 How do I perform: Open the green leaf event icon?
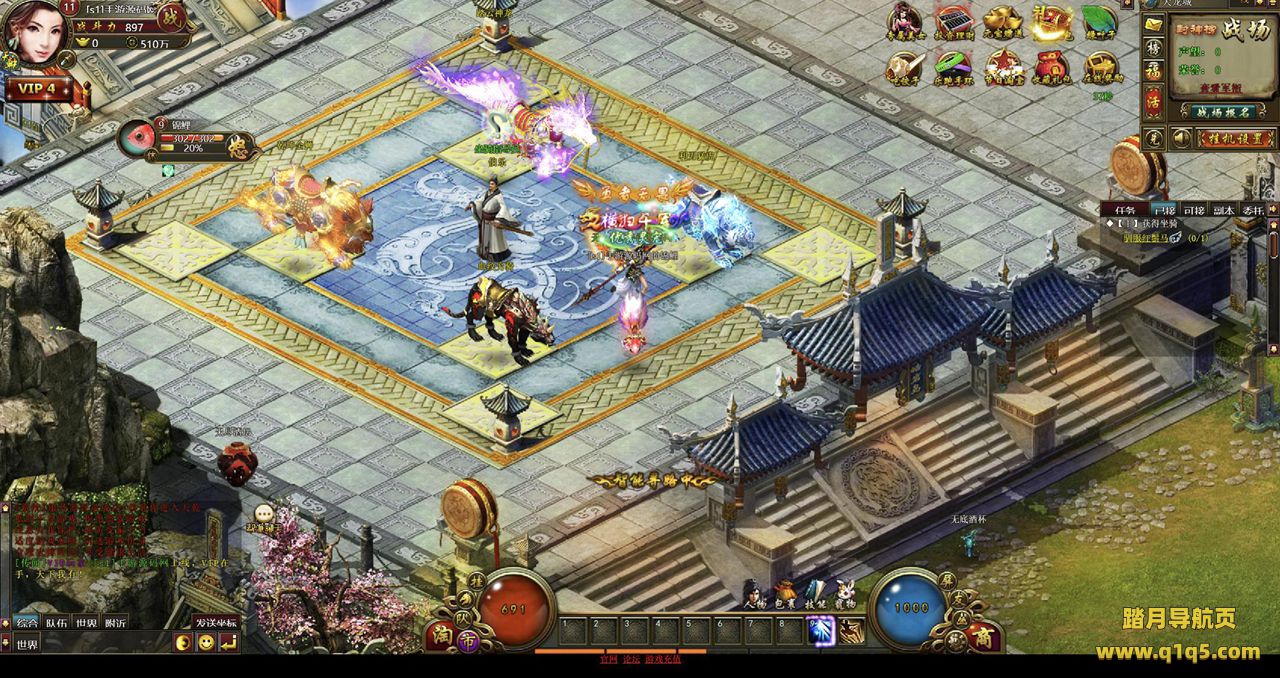coord(1099,24)
